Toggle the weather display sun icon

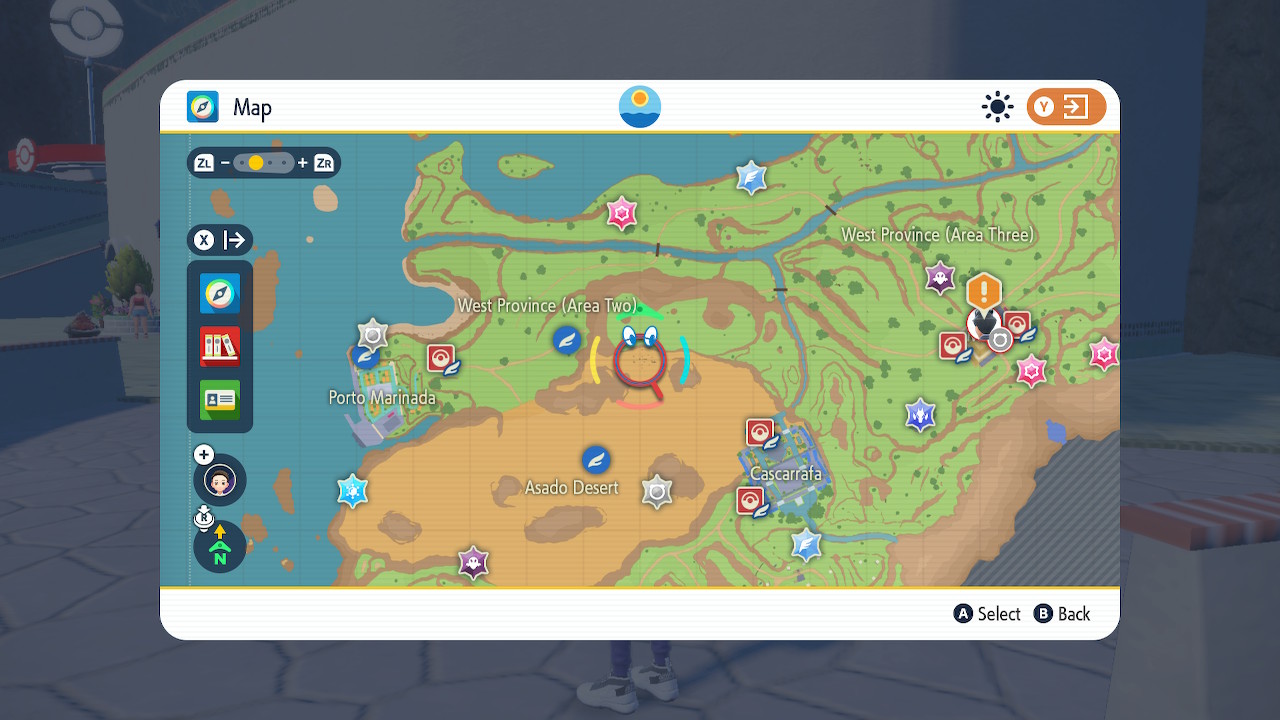click(x=997, y=106)
